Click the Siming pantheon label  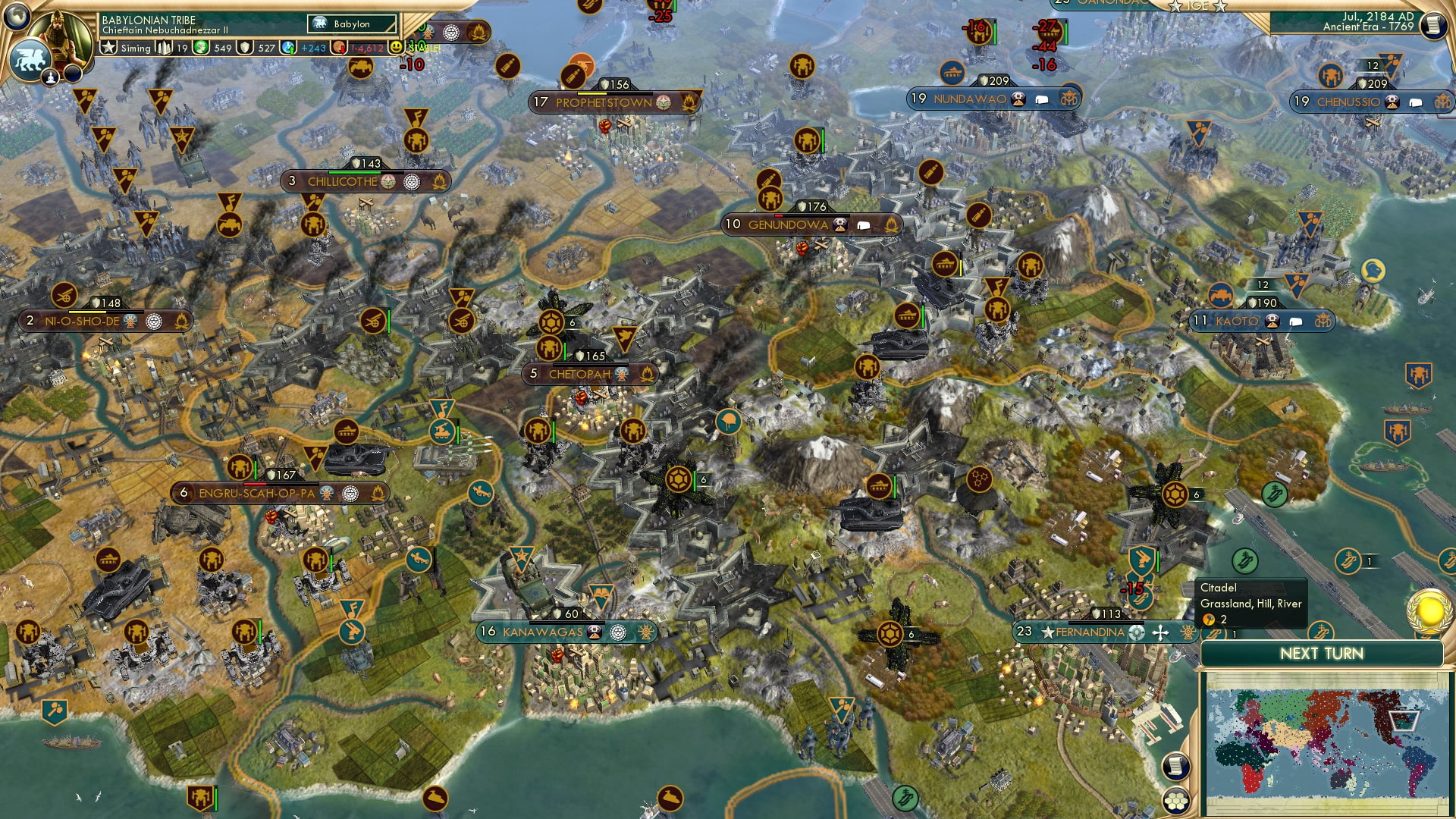pos(136,48)
